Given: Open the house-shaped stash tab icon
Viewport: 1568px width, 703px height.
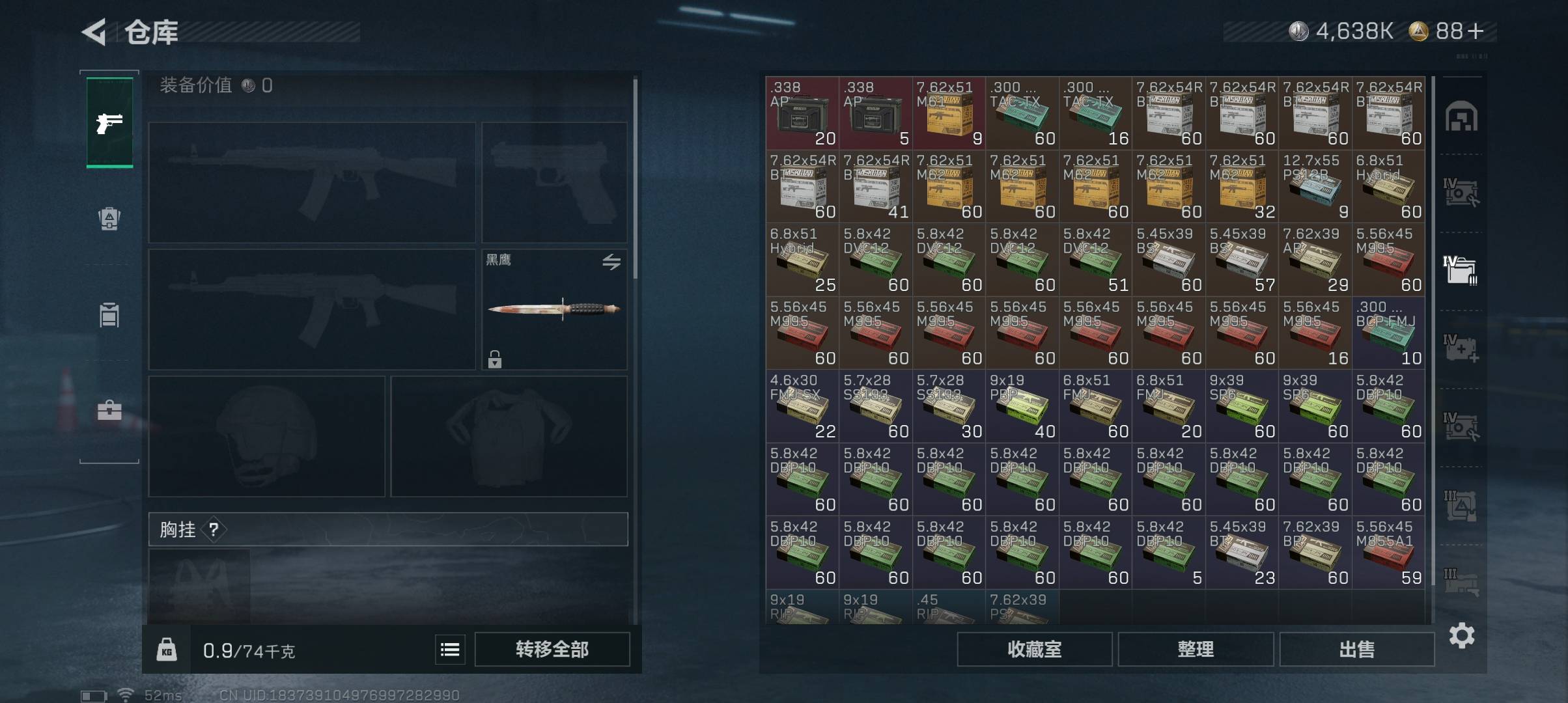Looking at the screenshot, I should 1461,117.
